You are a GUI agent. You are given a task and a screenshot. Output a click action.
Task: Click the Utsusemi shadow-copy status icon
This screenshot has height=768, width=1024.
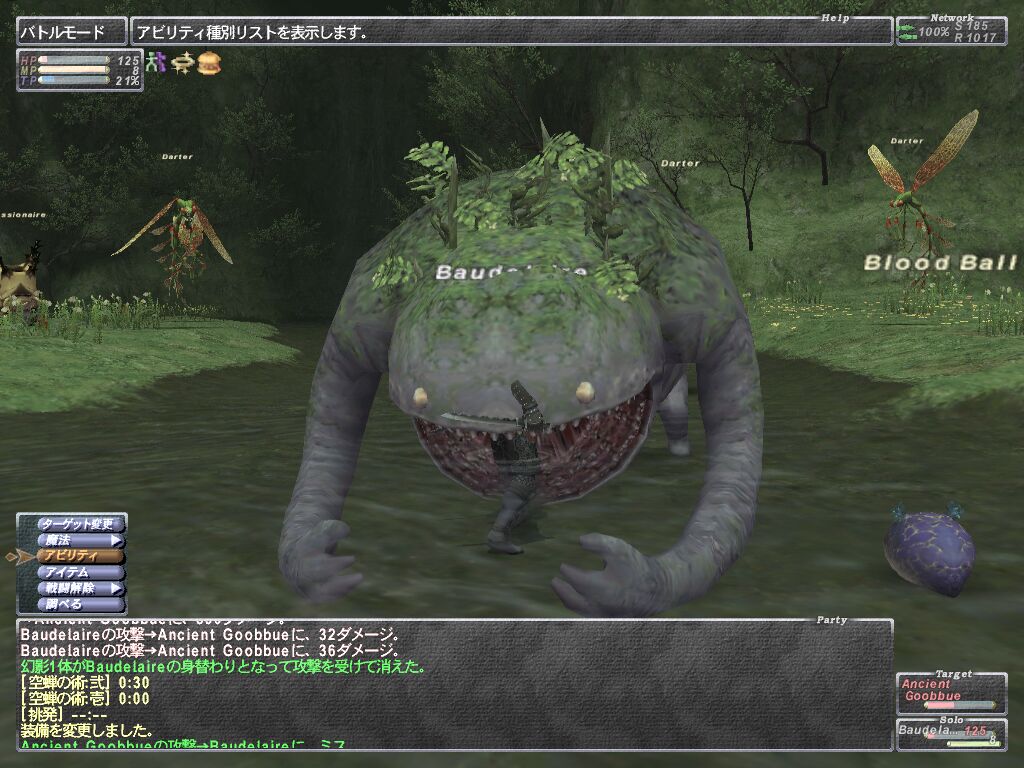coord(155,63)
